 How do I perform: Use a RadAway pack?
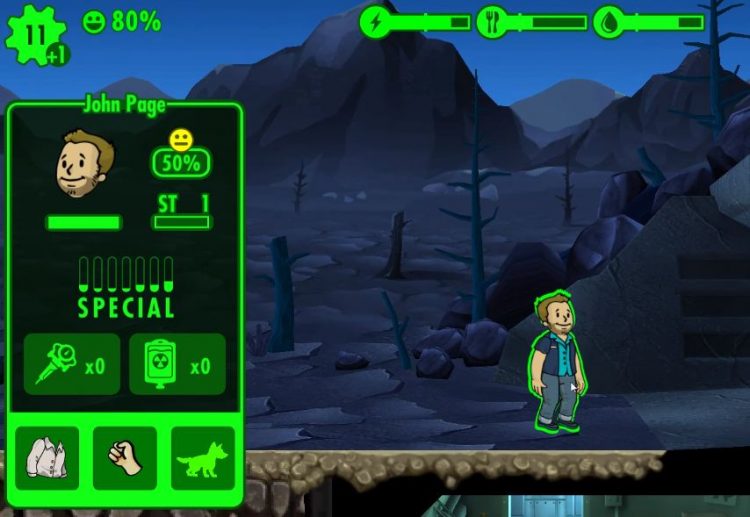click(177, 364)
